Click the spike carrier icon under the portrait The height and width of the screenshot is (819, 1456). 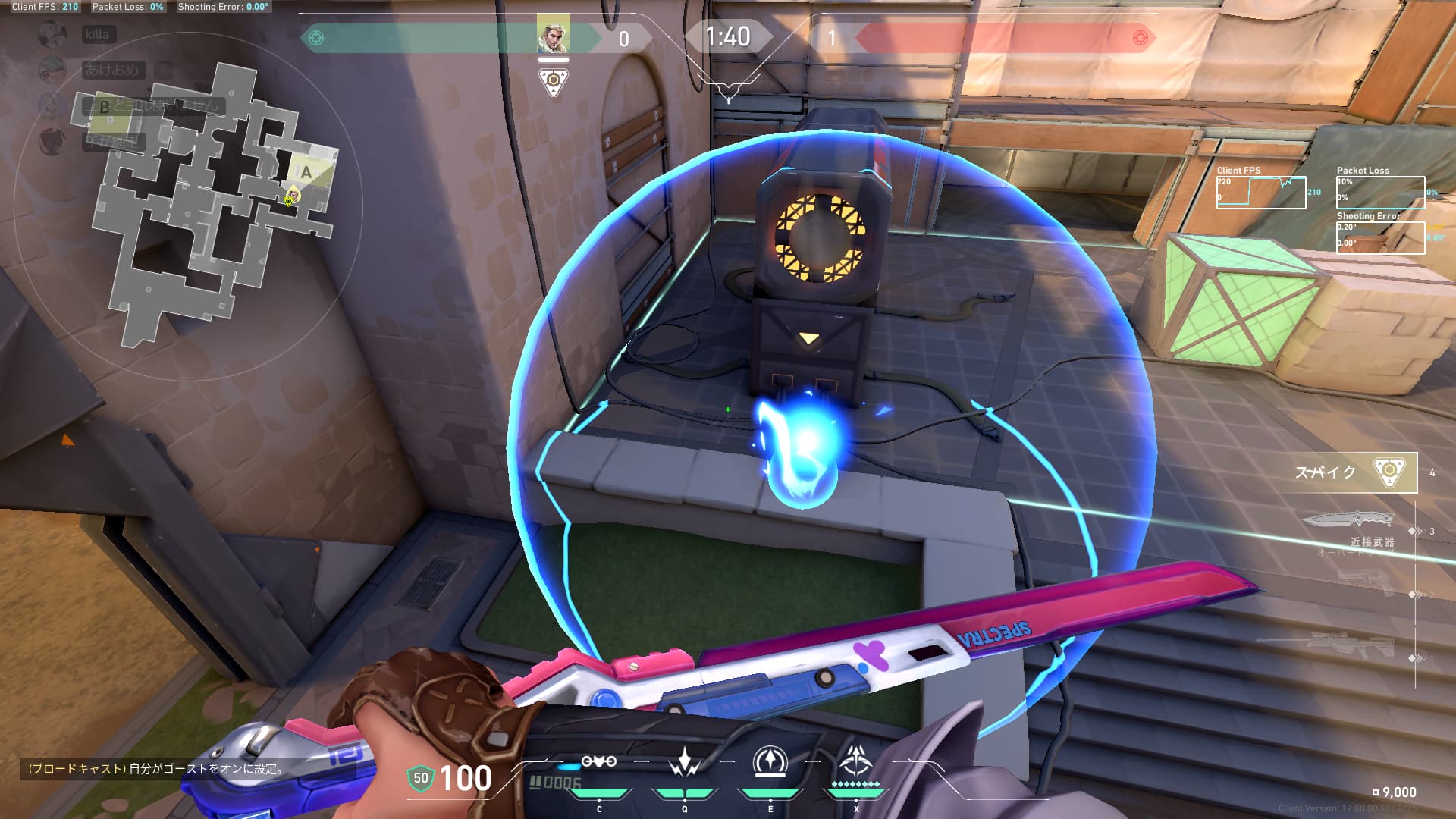pos(554,81)
